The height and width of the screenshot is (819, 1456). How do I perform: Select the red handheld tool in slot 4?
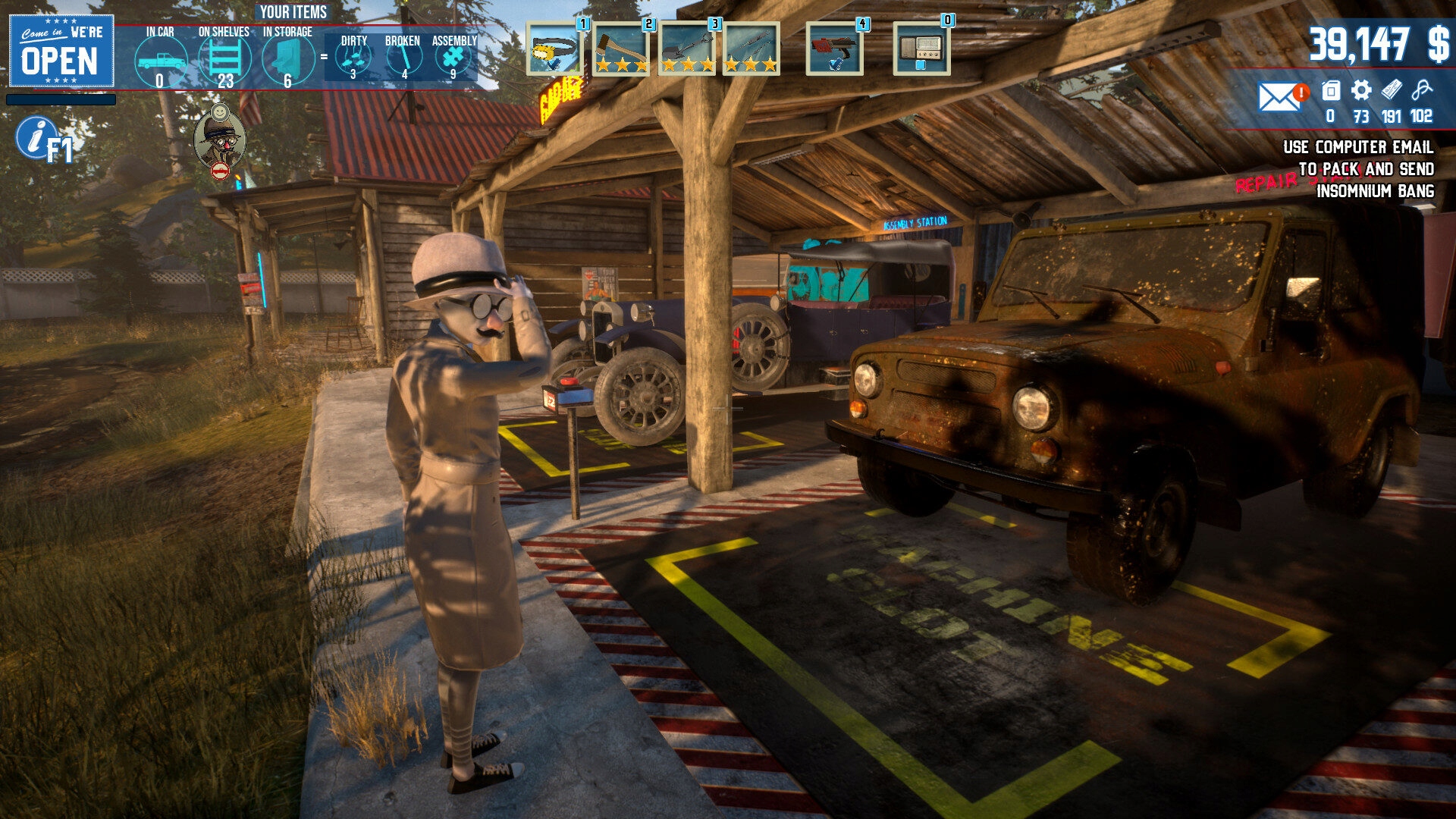834,49
